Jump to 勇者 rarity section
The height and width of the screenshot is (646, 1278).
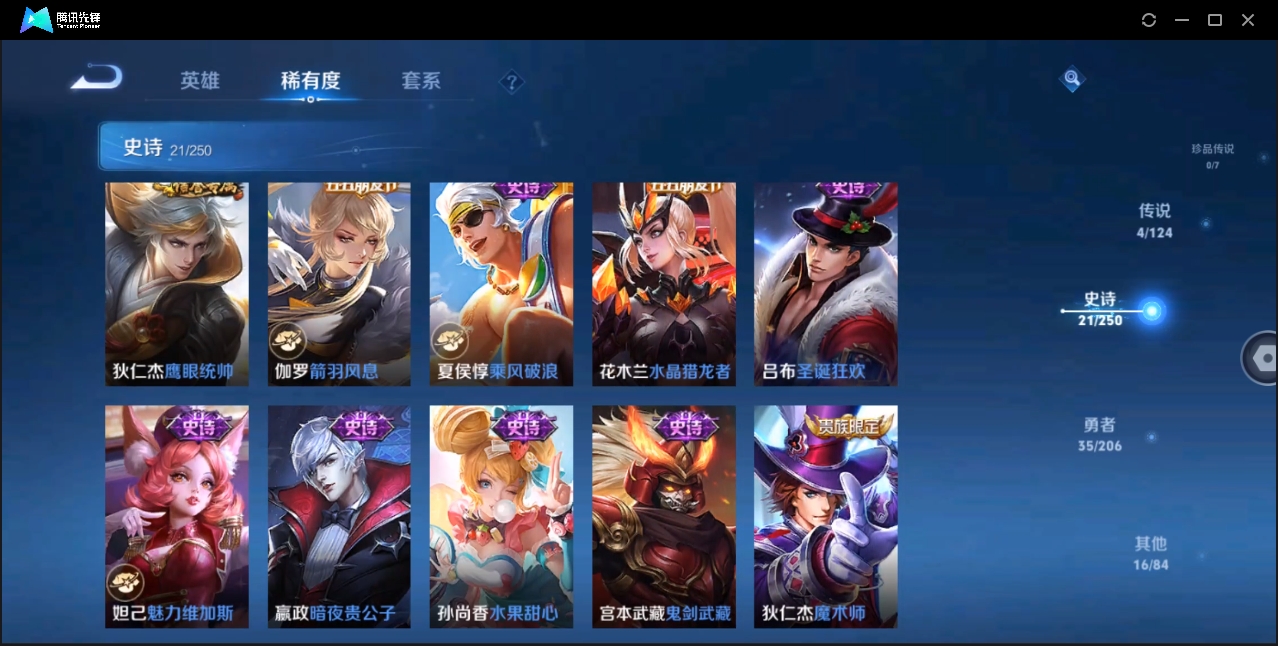(x=1099, y=433)
